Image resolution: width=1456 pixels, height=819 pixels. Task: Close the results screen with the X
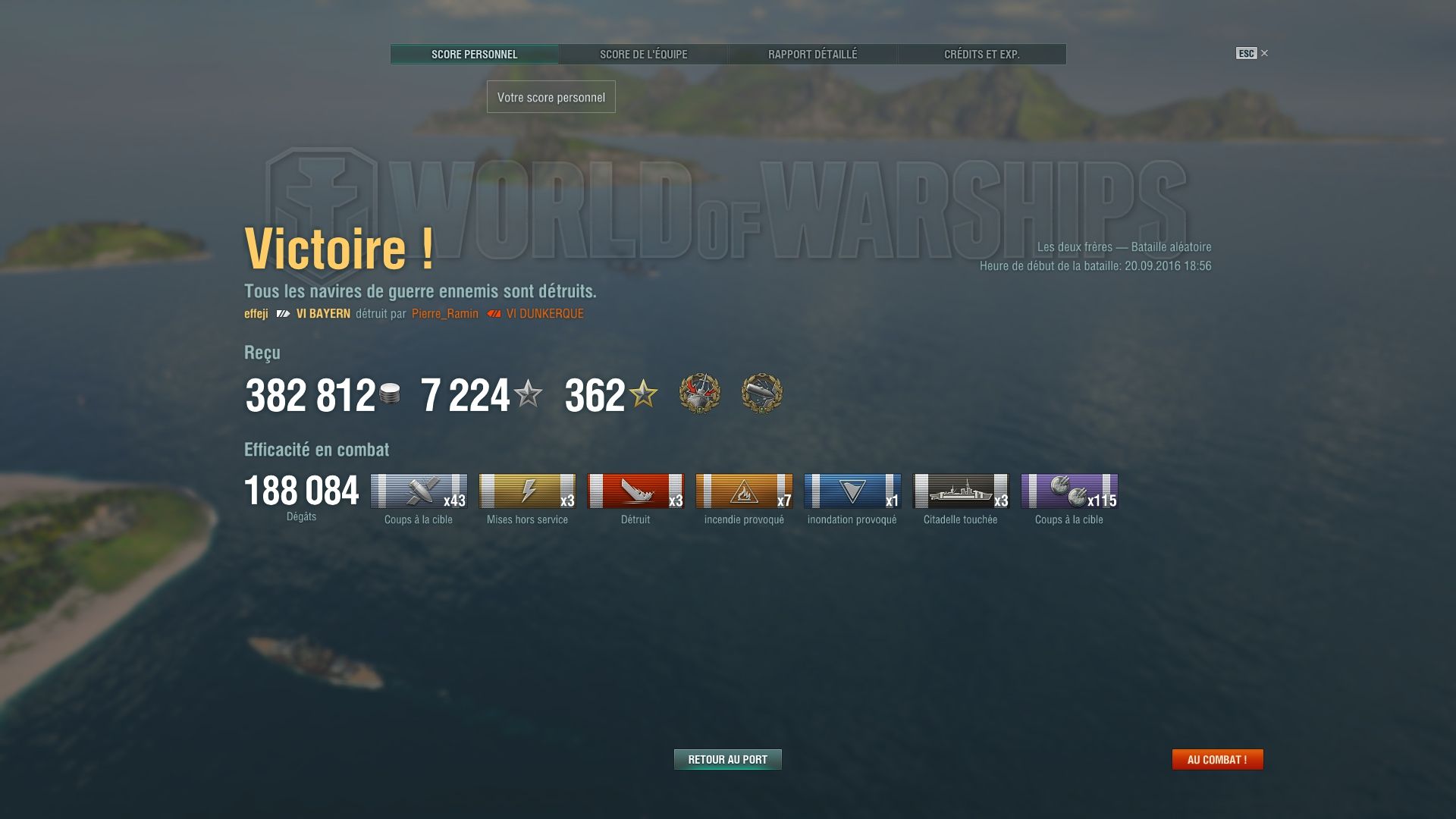click(1264, 52)
